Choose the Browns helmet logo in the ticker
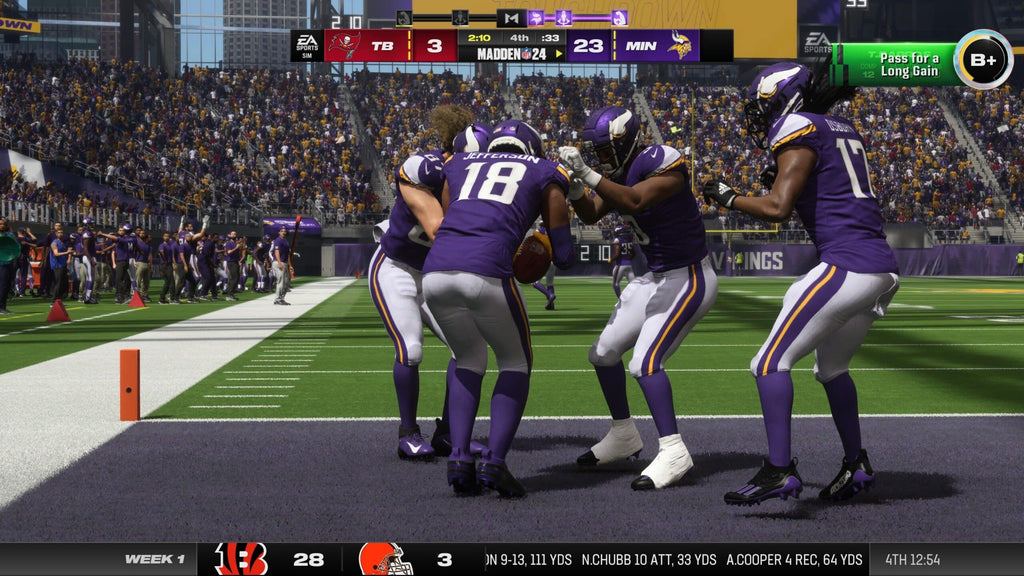1024x576 pixels. click(x=385, y=559)
